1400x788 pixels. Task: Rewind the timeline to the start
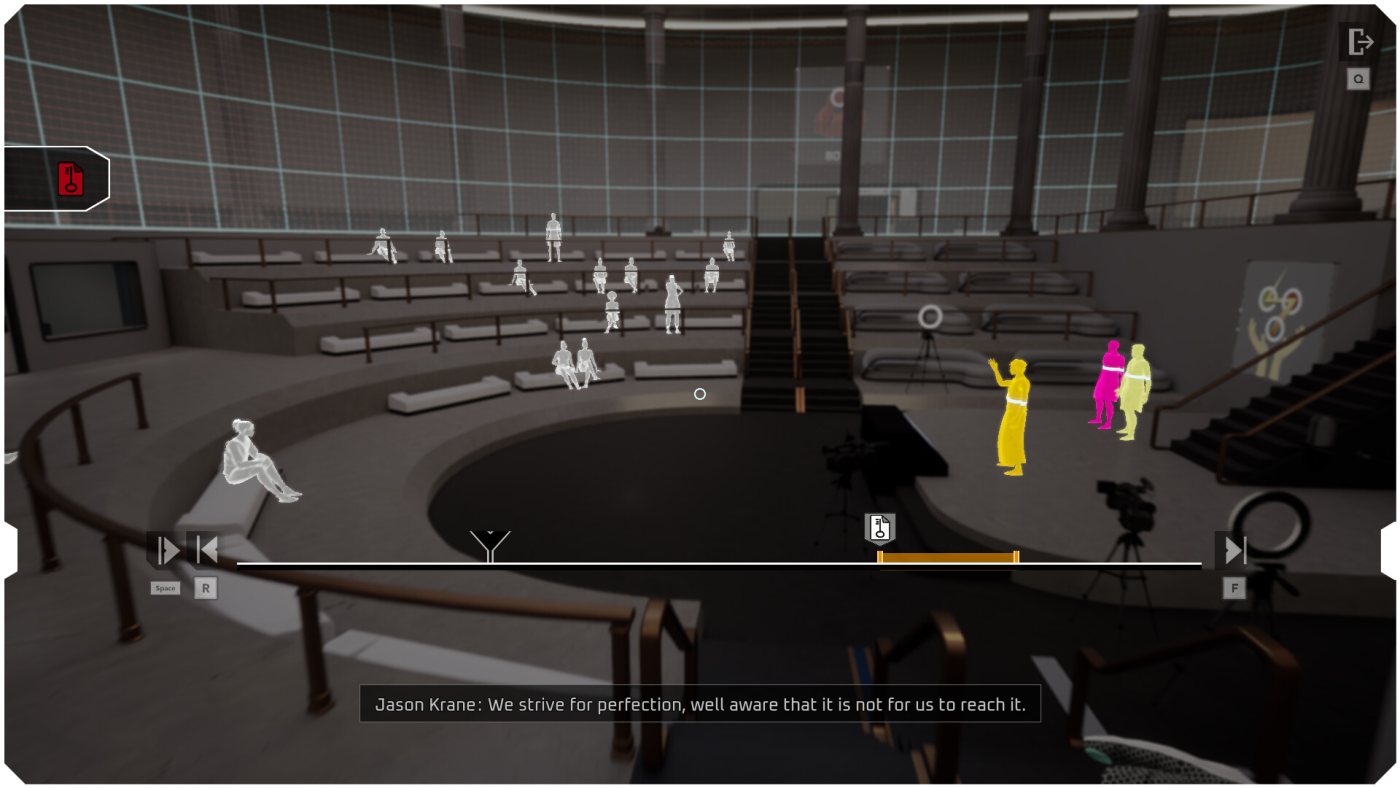point(207,550)
